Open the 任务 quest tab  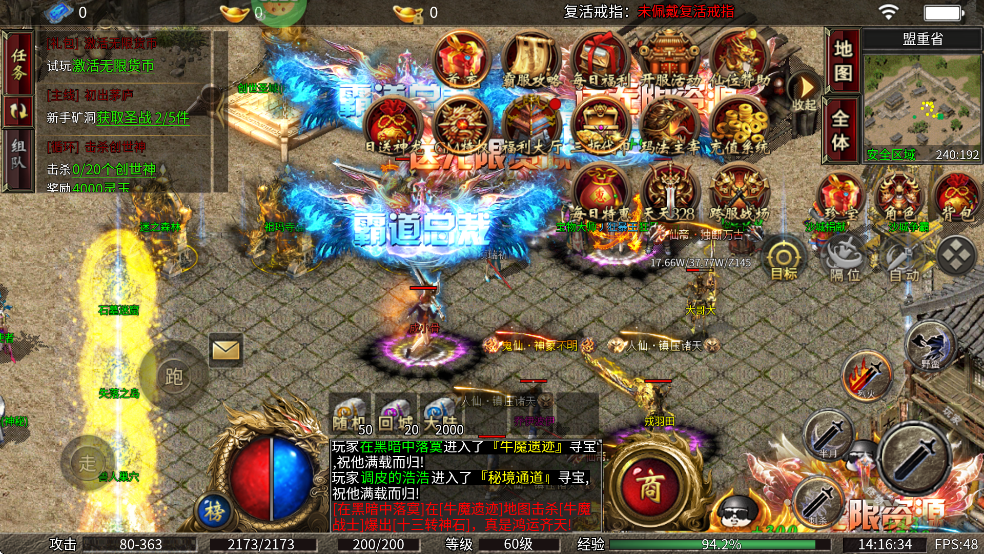18,62
